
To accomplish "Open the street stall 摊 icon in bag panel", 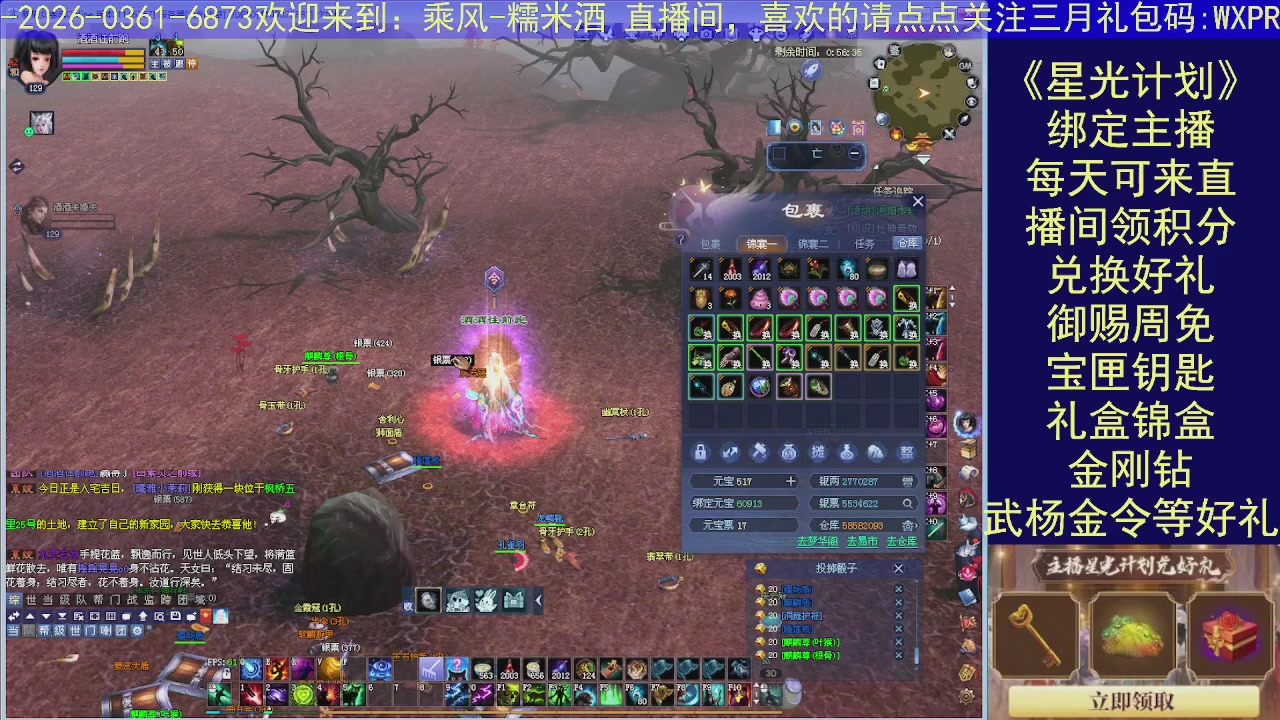I will pos(820,452).
